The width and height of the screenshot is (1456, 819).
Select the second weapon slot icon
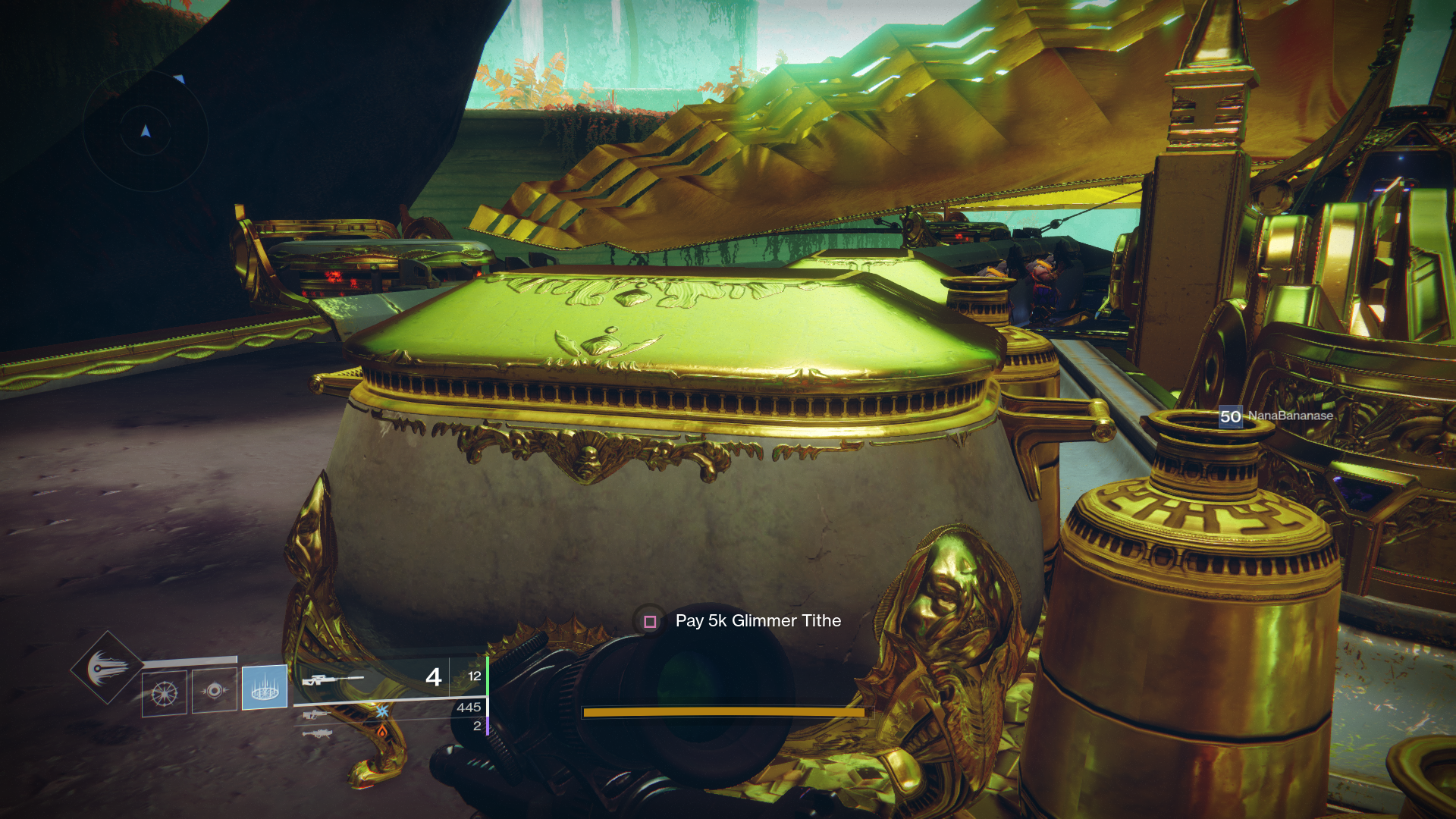(x=315, y=715)
